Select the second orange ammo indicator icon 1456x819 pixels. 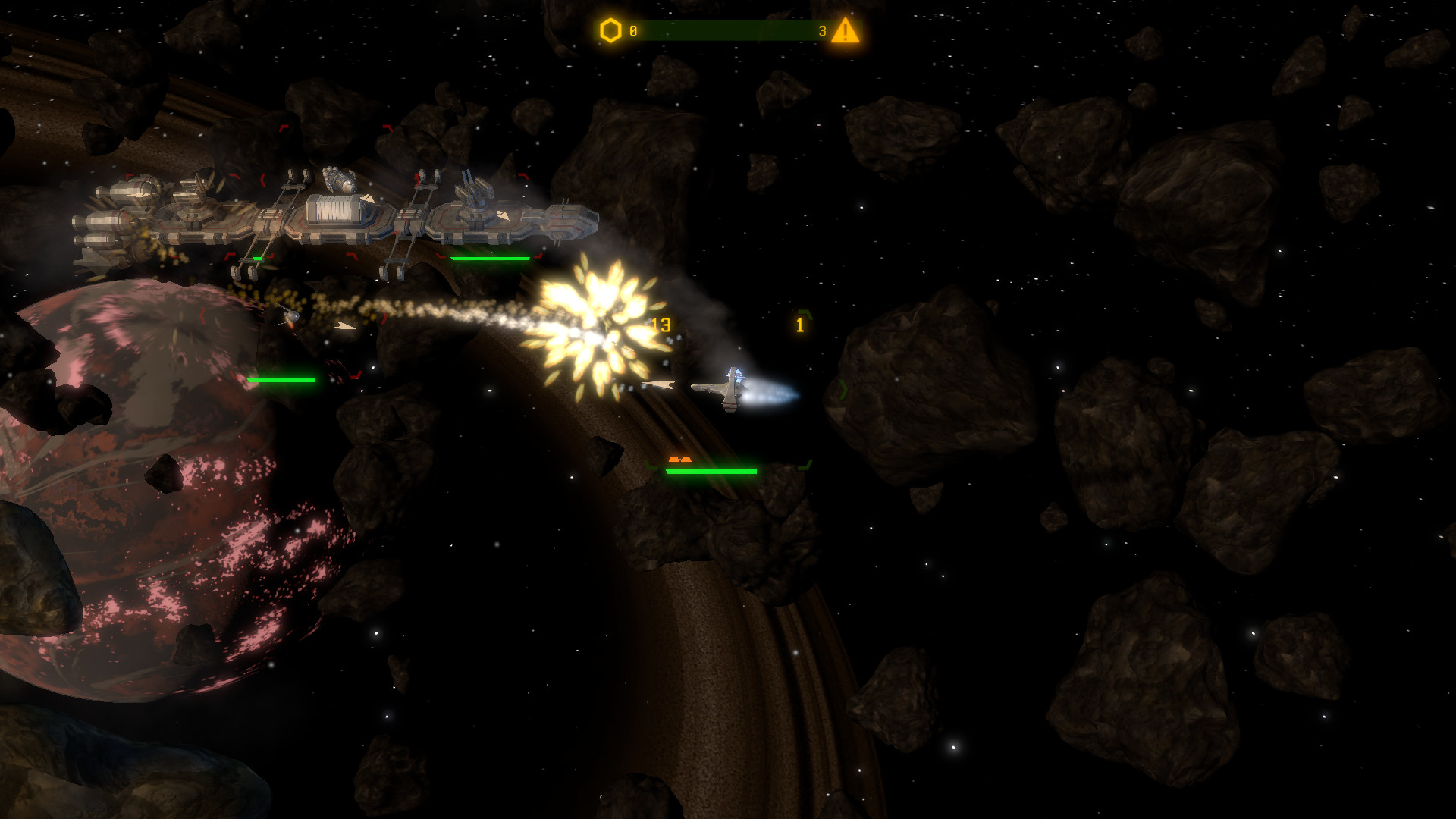point(686,460)
